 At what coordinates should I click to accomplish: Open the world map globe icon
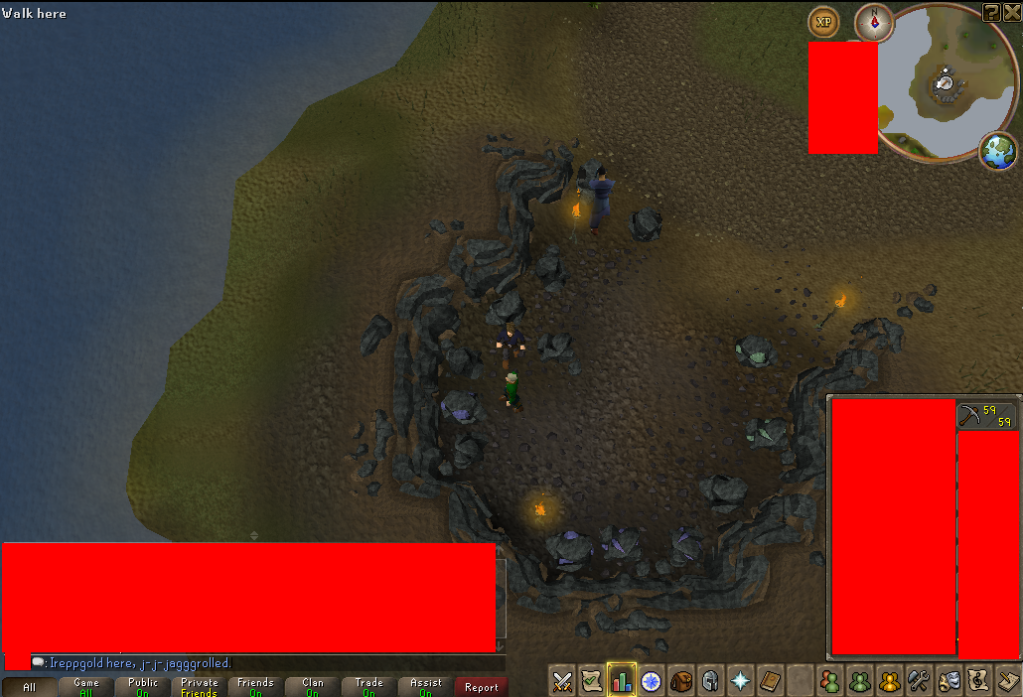(x=998, y=151)
